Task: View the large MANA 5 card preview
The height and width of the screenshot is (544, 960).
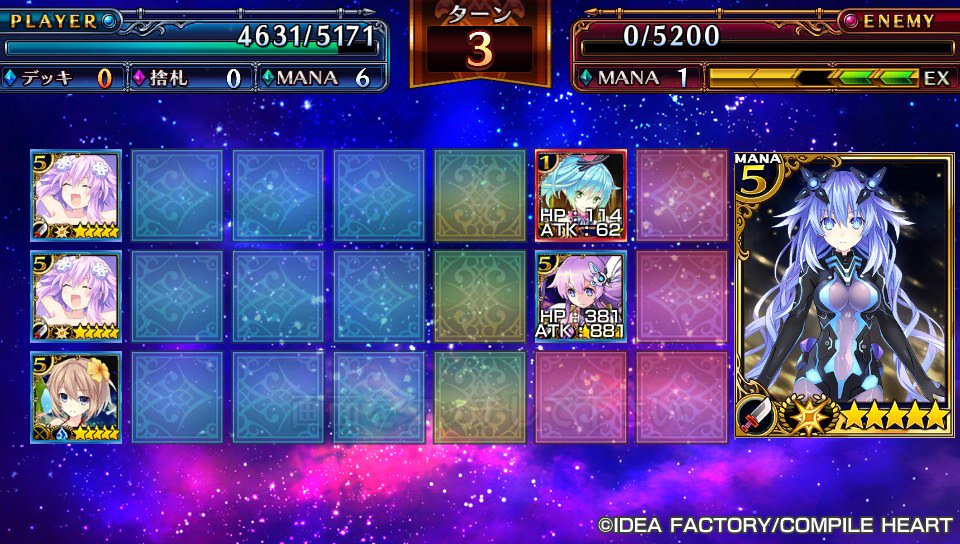Action: (x=845, y=294)
